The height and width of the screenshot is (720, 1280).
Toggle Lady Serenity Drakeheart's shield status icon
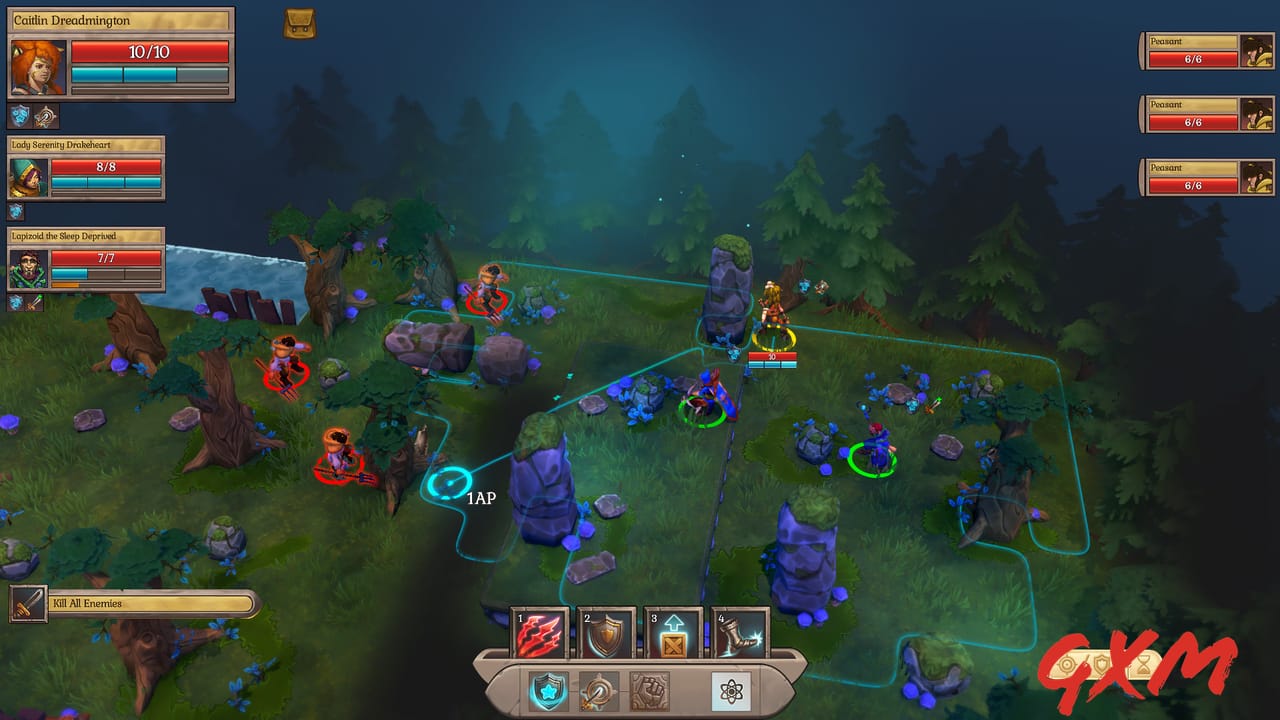(16, 210)
